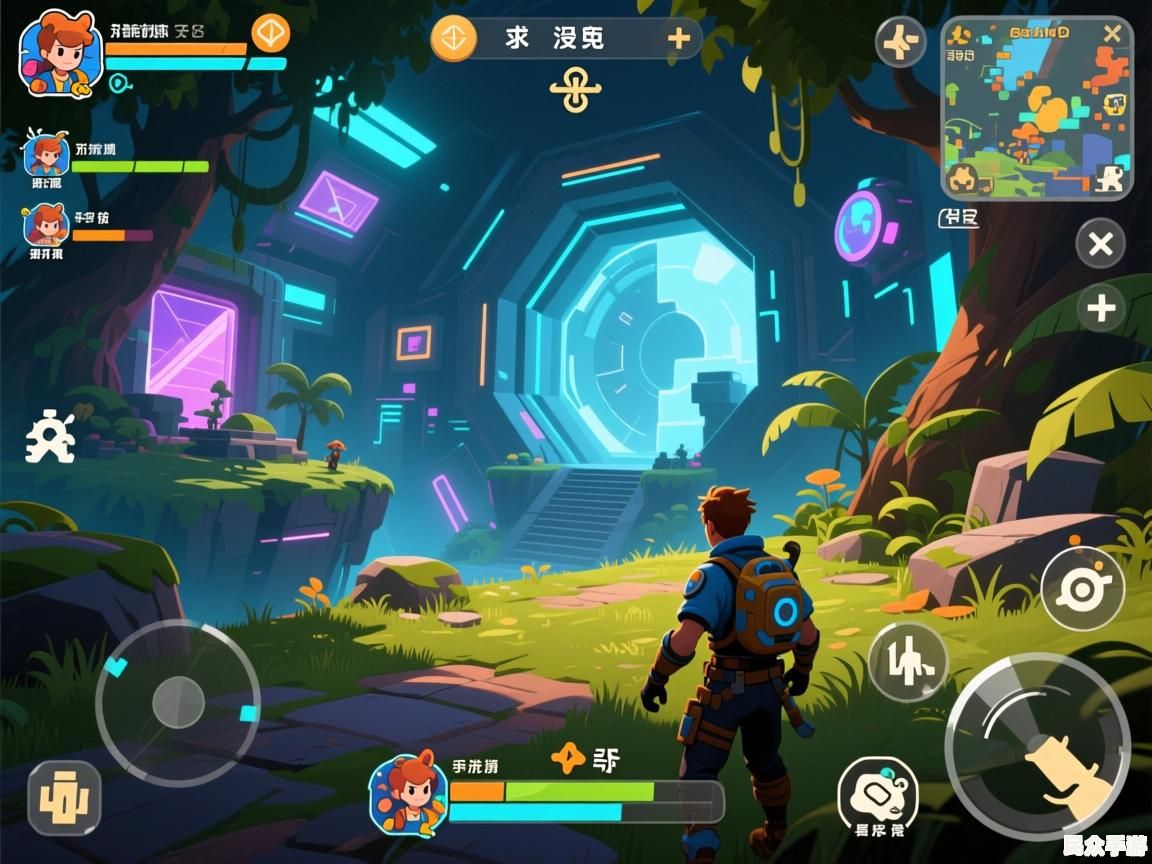Open the square button in the bottom-left corner

coord(64,797)
